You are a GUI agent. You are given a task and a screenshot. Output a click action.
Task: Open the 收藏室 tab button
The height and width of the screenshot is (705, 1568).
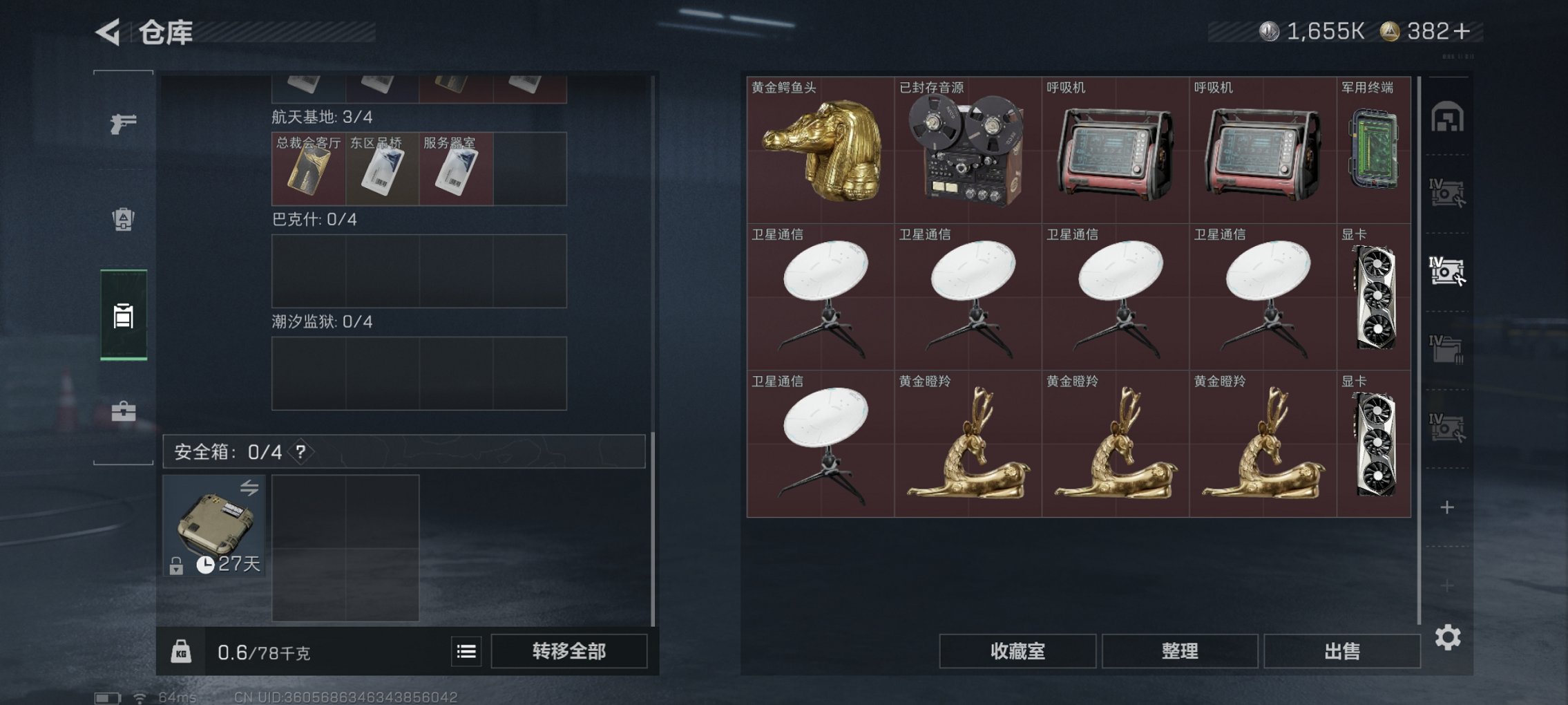[1015, 650]
